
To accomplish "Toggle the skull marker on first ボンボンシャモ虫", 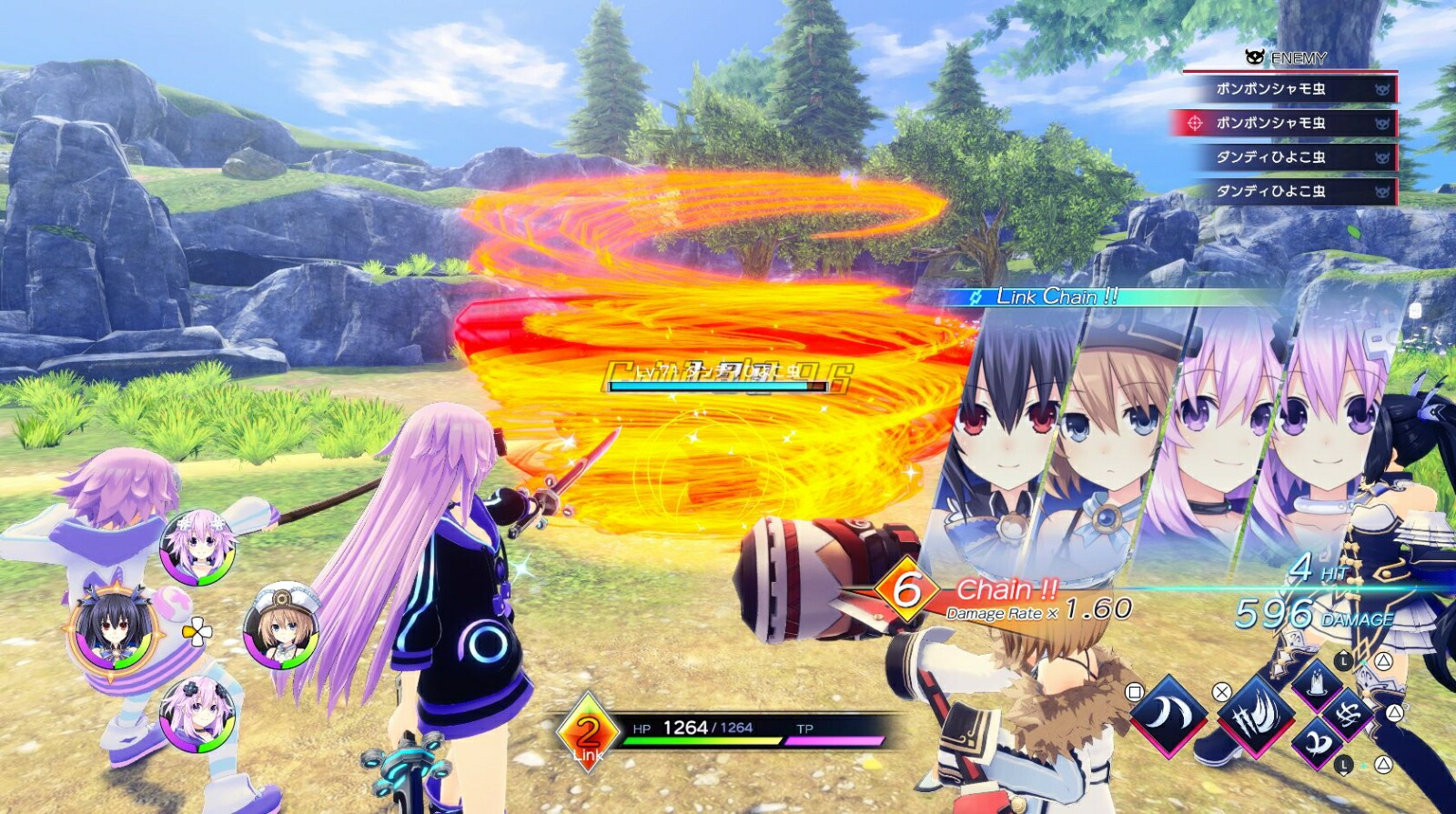I will click(1381, 90).
